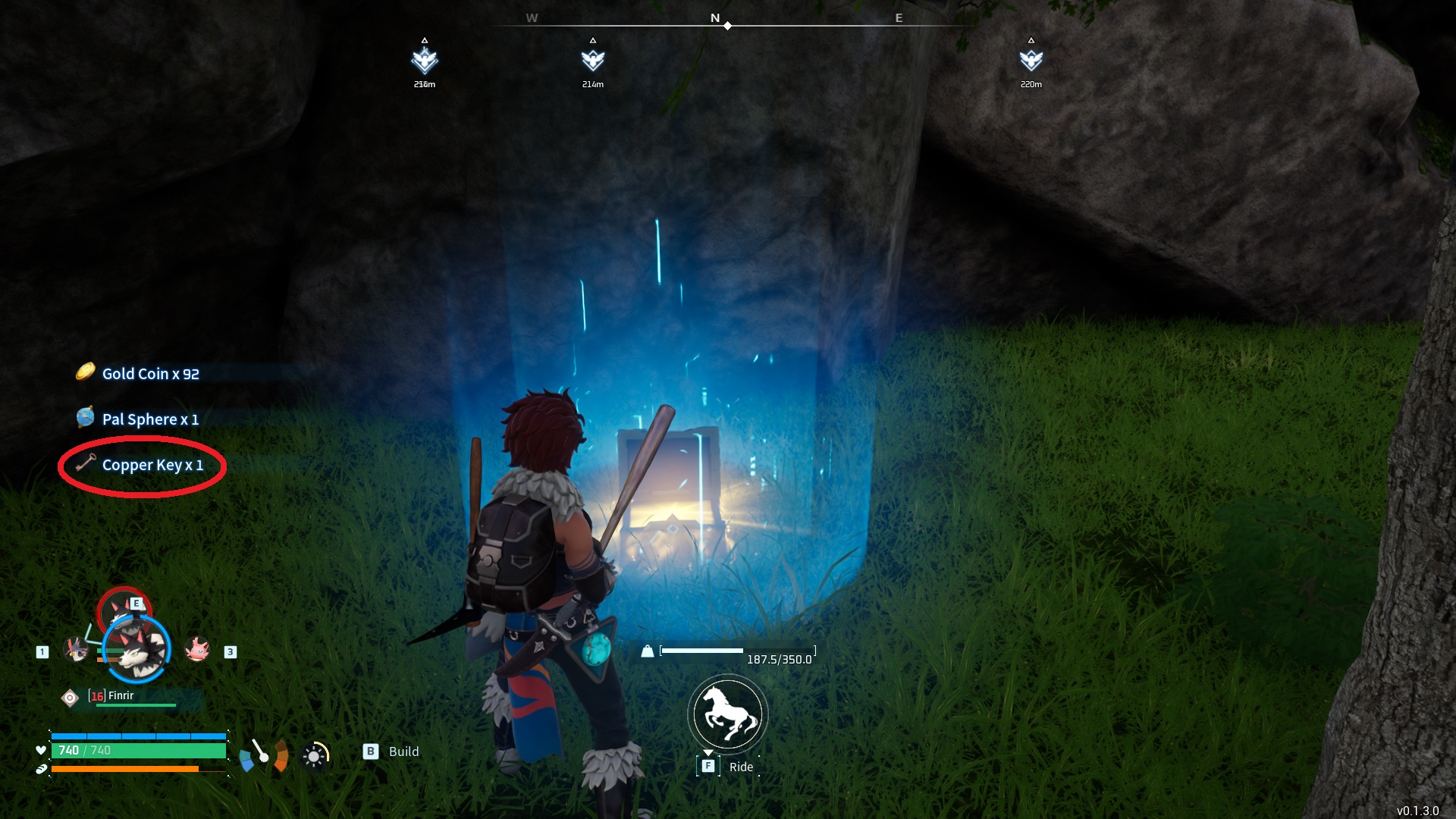Click the Gold Coin x 92 loot entry

tap(150, 374)
